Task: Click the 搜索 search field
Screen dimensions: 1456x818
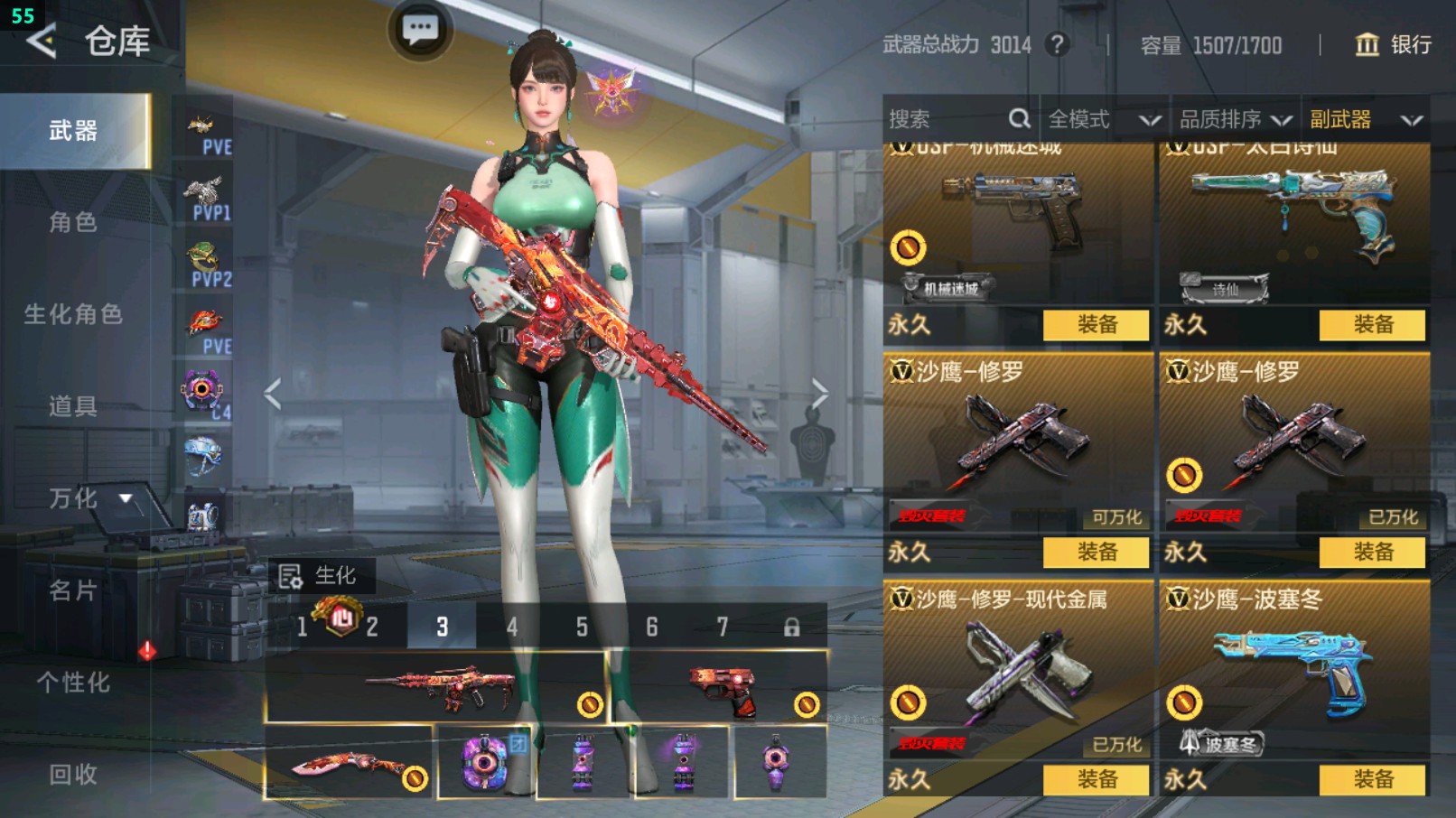Action: click(x=948, y=119)
